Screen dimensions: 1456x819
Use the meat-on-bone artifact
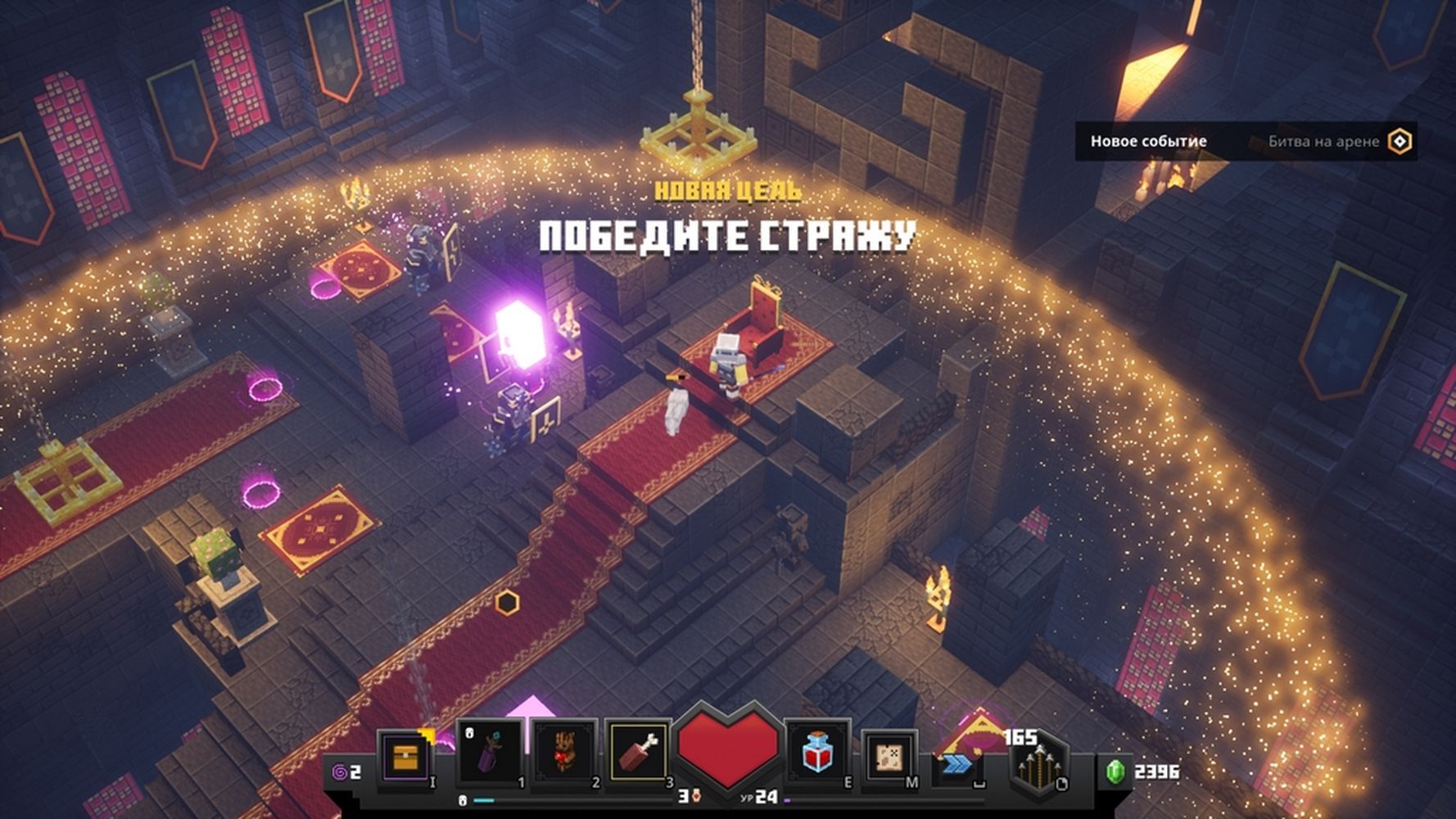click(x=640, y=752)
